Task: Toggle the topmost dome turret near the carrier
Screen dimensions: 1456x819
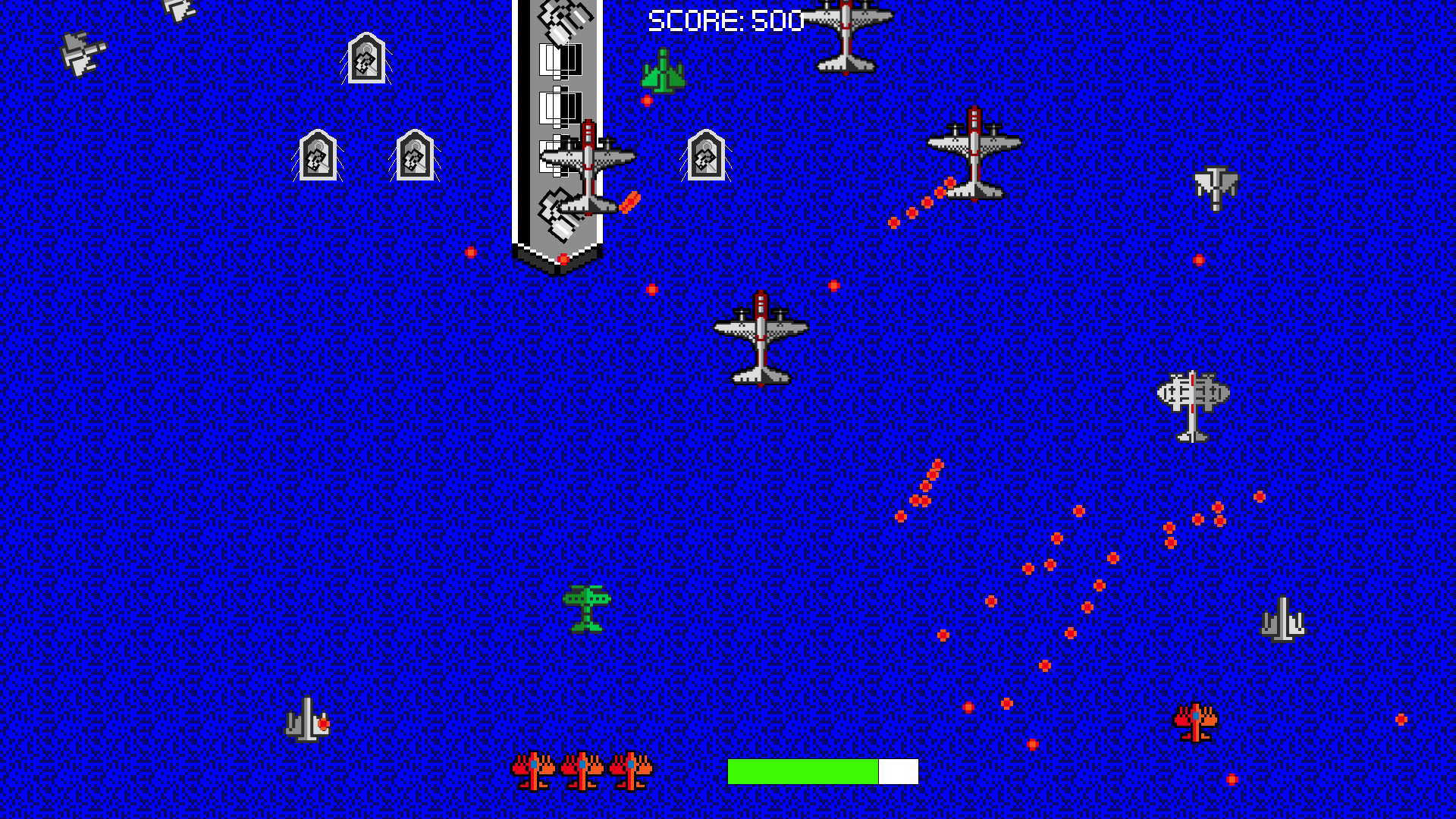Action: pyautogui.click(x=368, y=57)
